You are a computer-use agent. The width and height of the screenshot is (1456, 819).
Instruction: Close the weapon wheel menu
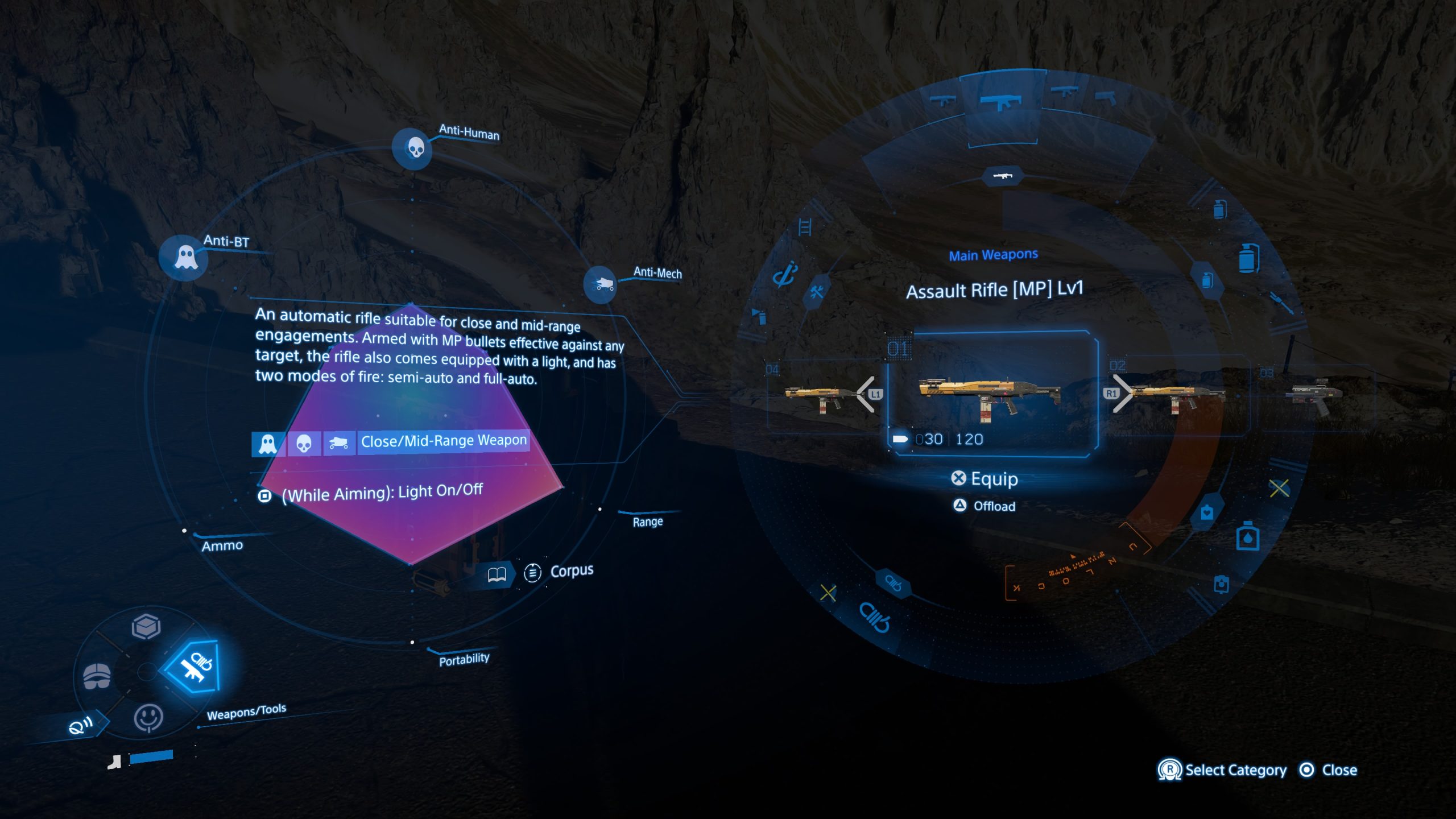click(x=1329, y=770)
